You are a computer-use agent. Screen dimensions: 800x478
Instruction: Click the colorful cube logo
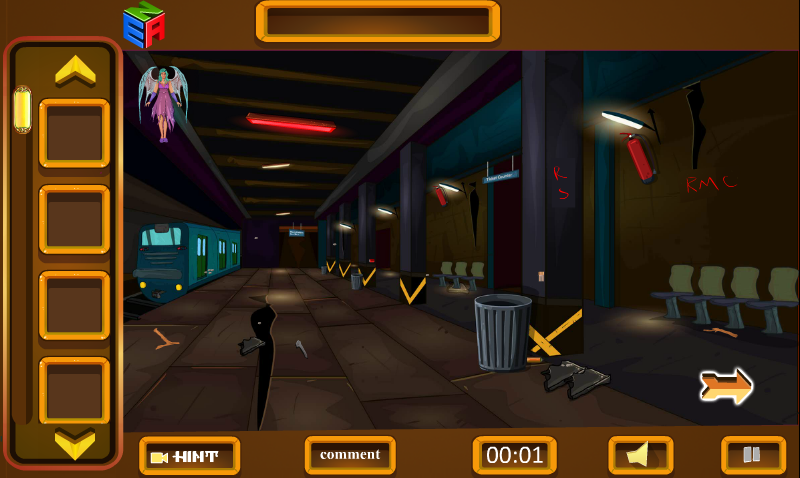144,25
